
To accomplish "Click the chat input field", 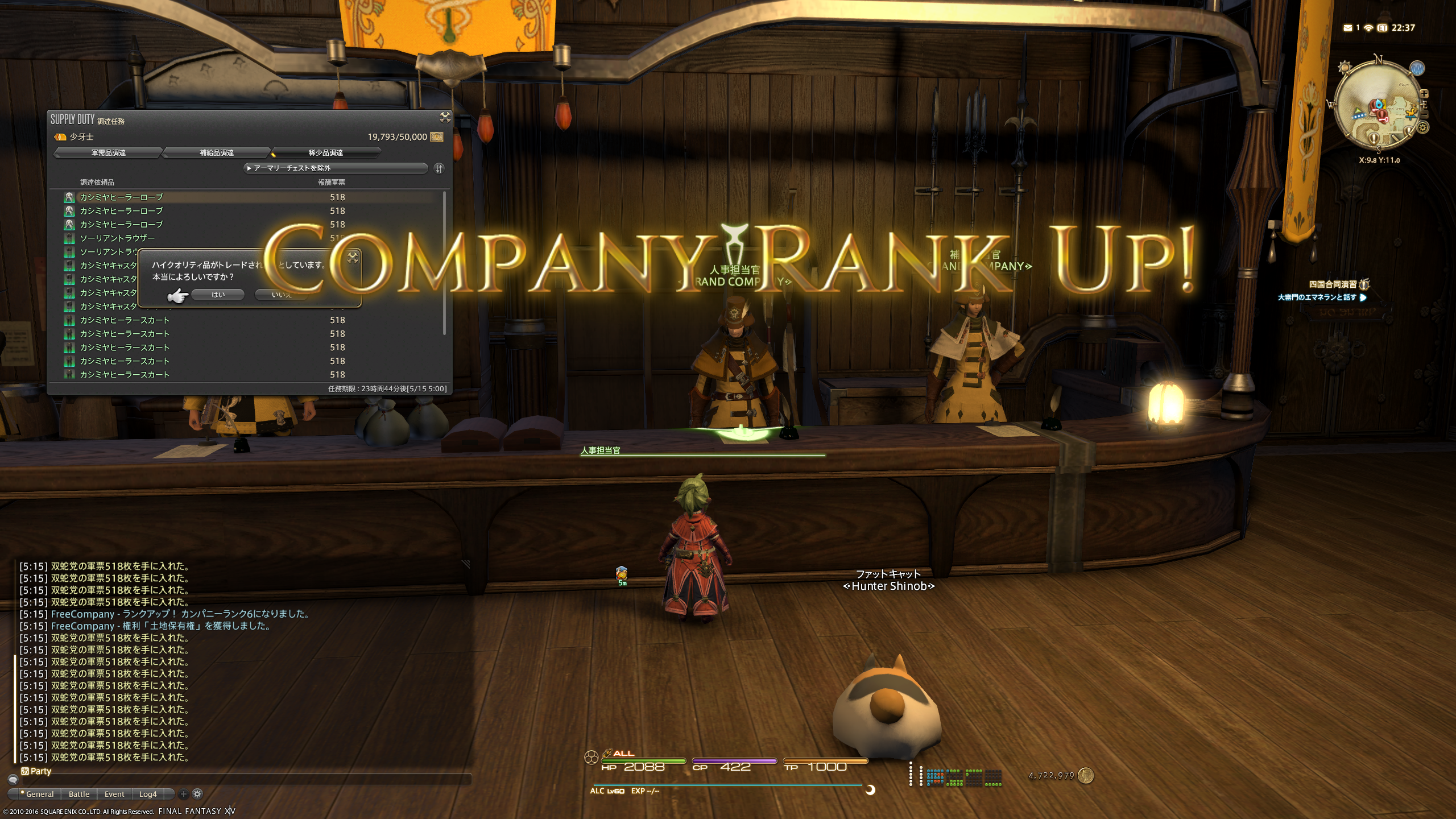I will (245, 780).
